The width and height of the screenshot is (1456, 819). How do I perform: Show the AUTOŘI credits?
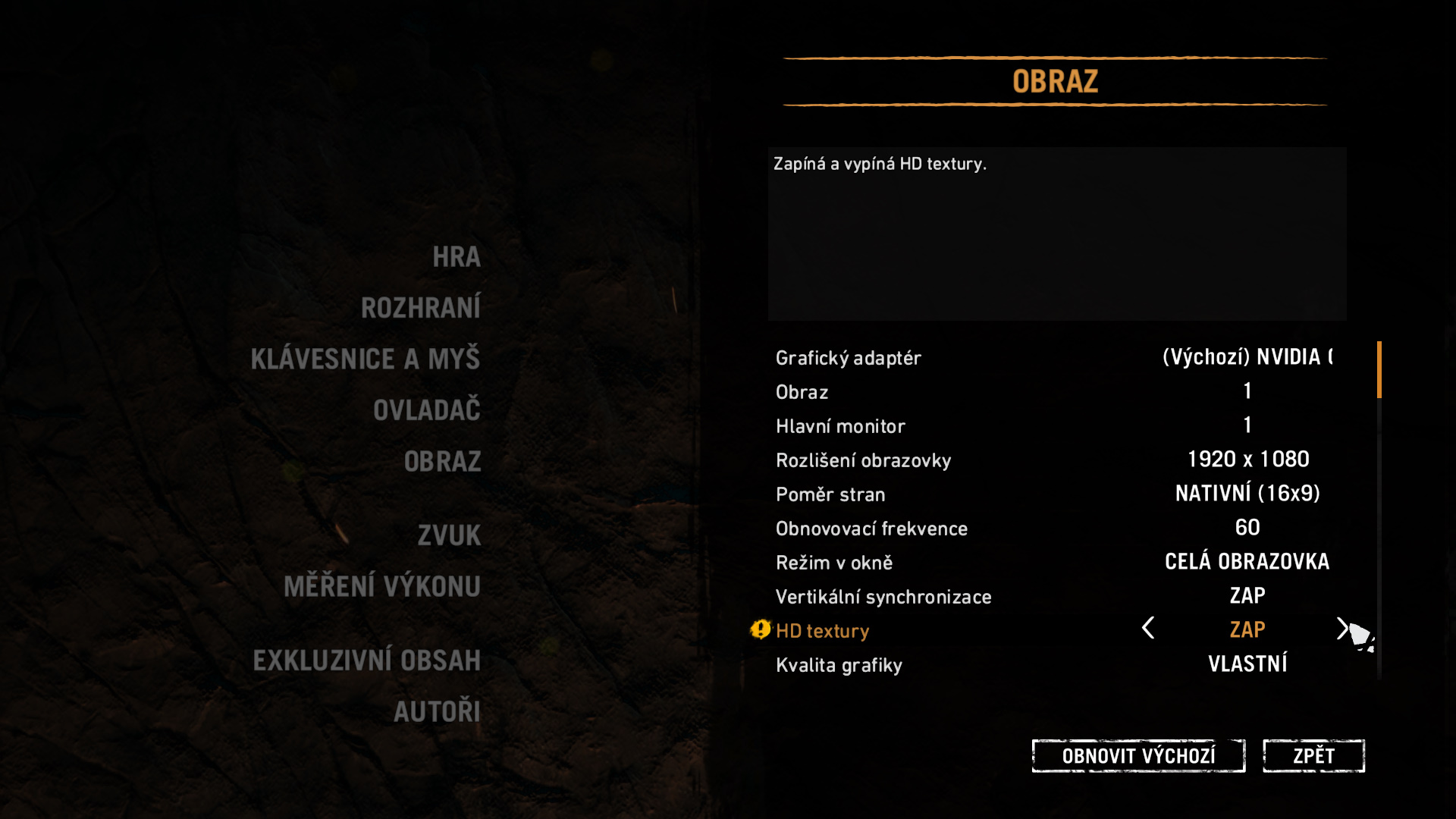[x=437, y=711]
